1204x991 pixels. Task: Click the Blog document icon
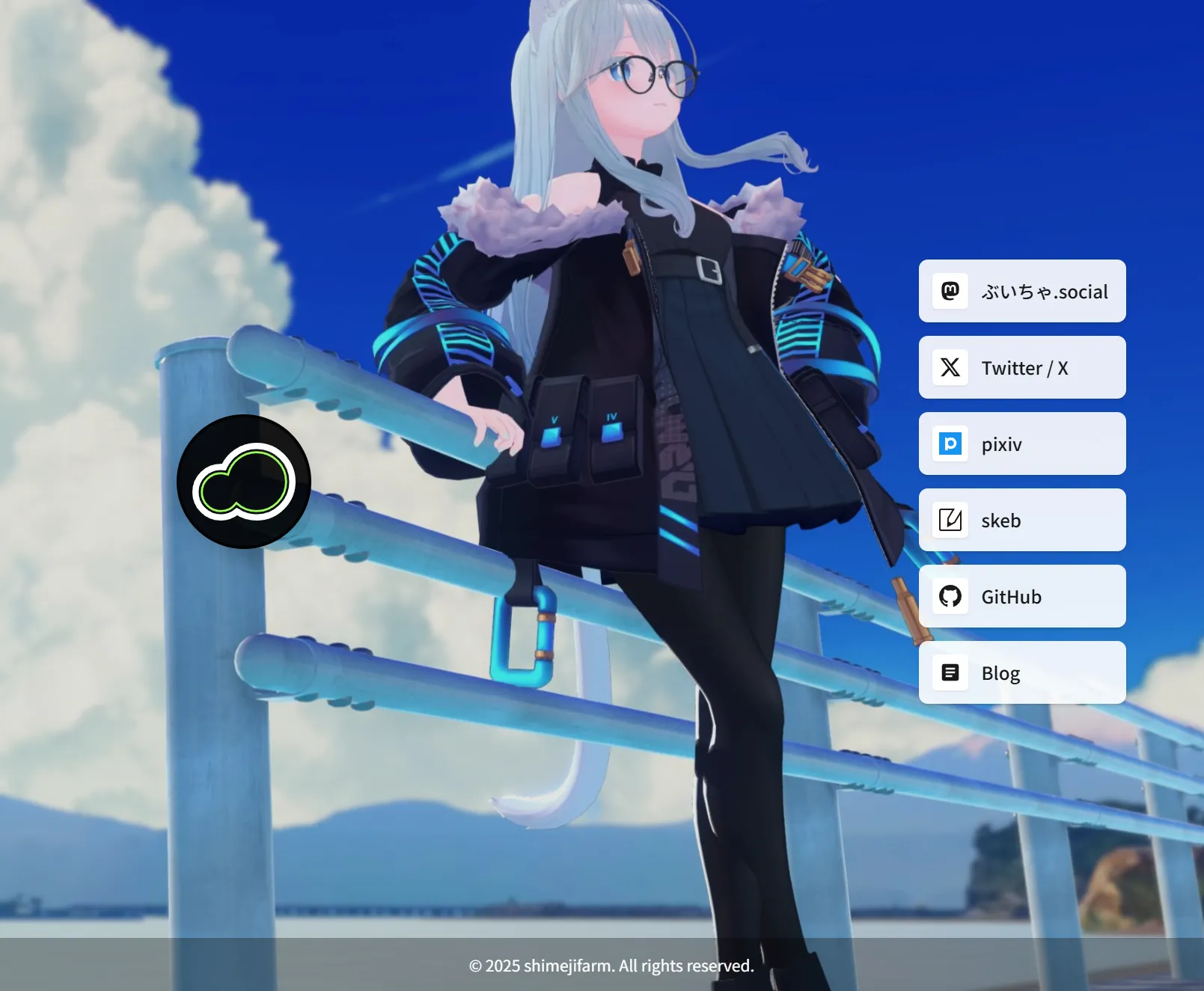point(950,672)
